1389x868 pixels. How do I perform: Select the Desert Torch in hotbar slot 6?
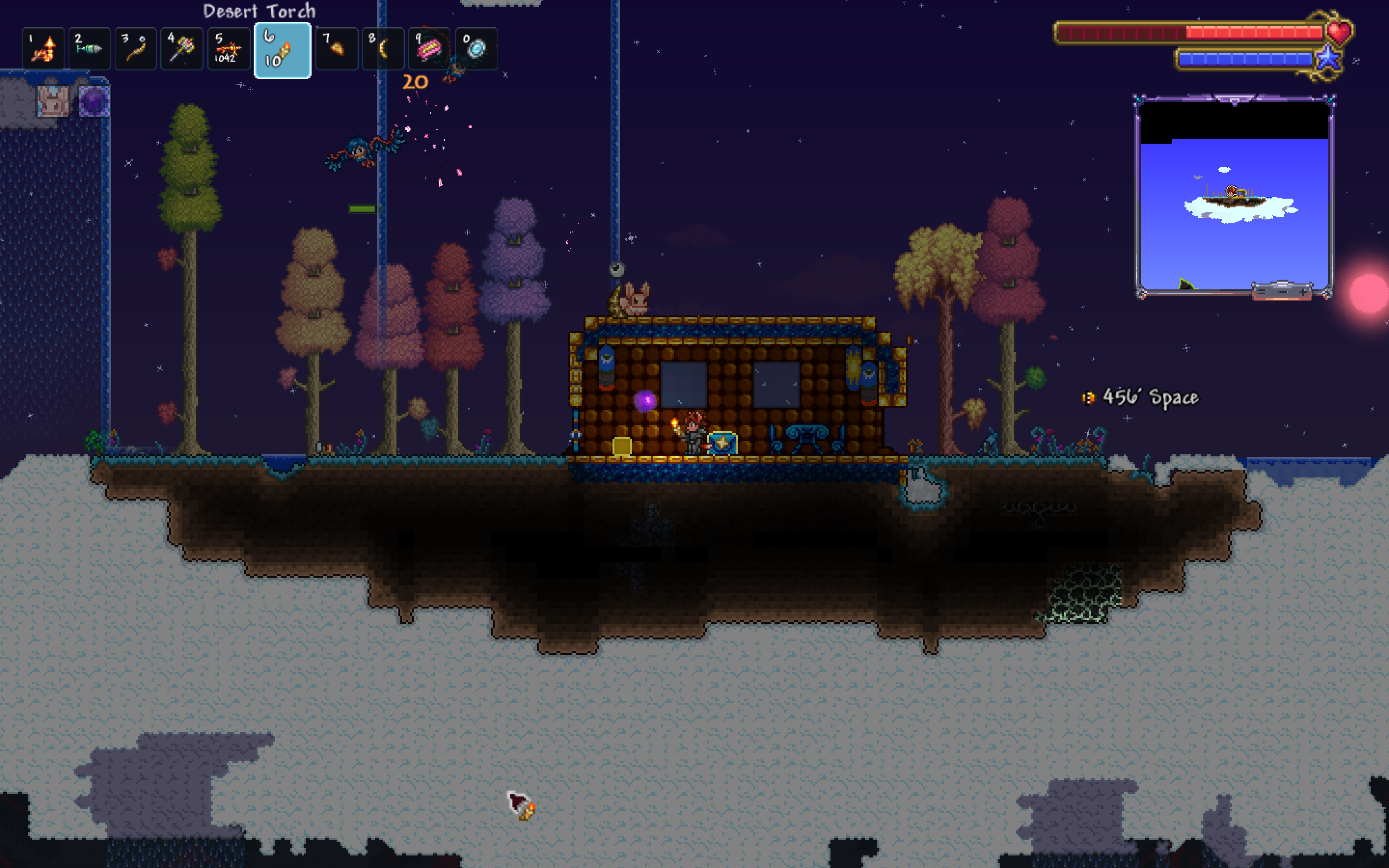point(283,50)
